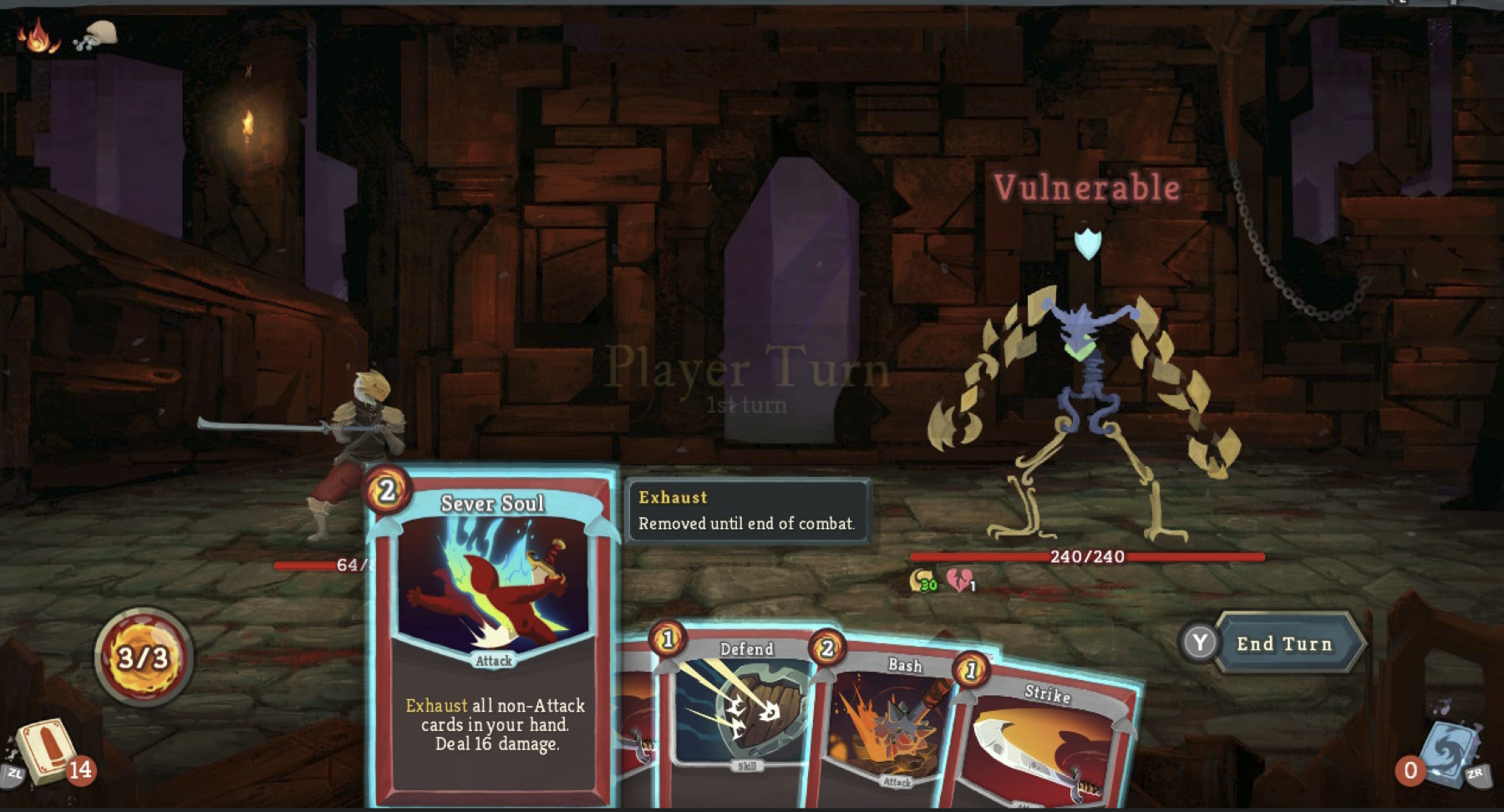The width and height of the screenshot is (1504, 812).
Task: Inspect the enemy's green-numbered power icon
Action: [922, 580]
